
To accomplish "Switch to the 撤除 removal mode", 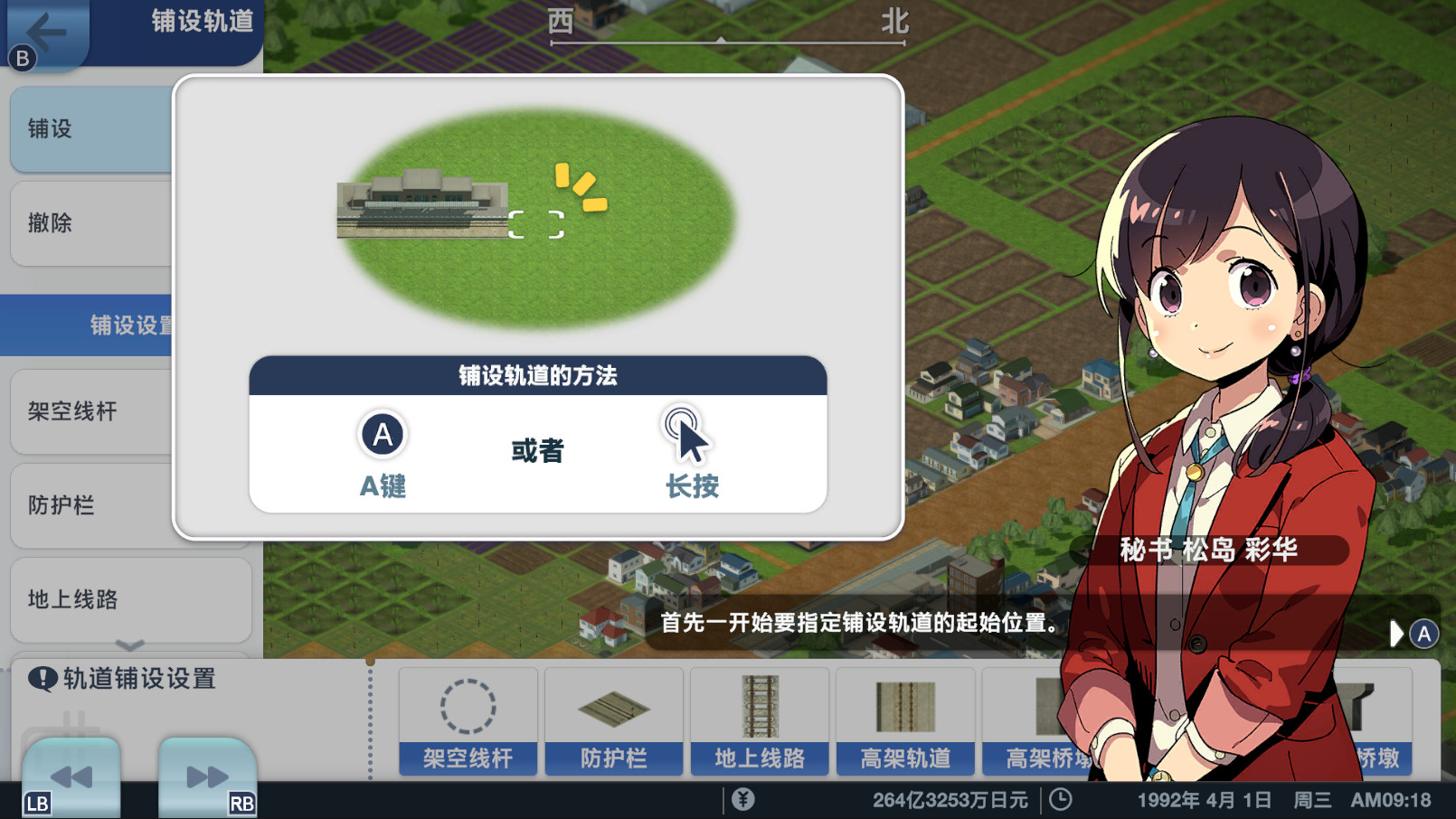I will click(x=90, y=223).
